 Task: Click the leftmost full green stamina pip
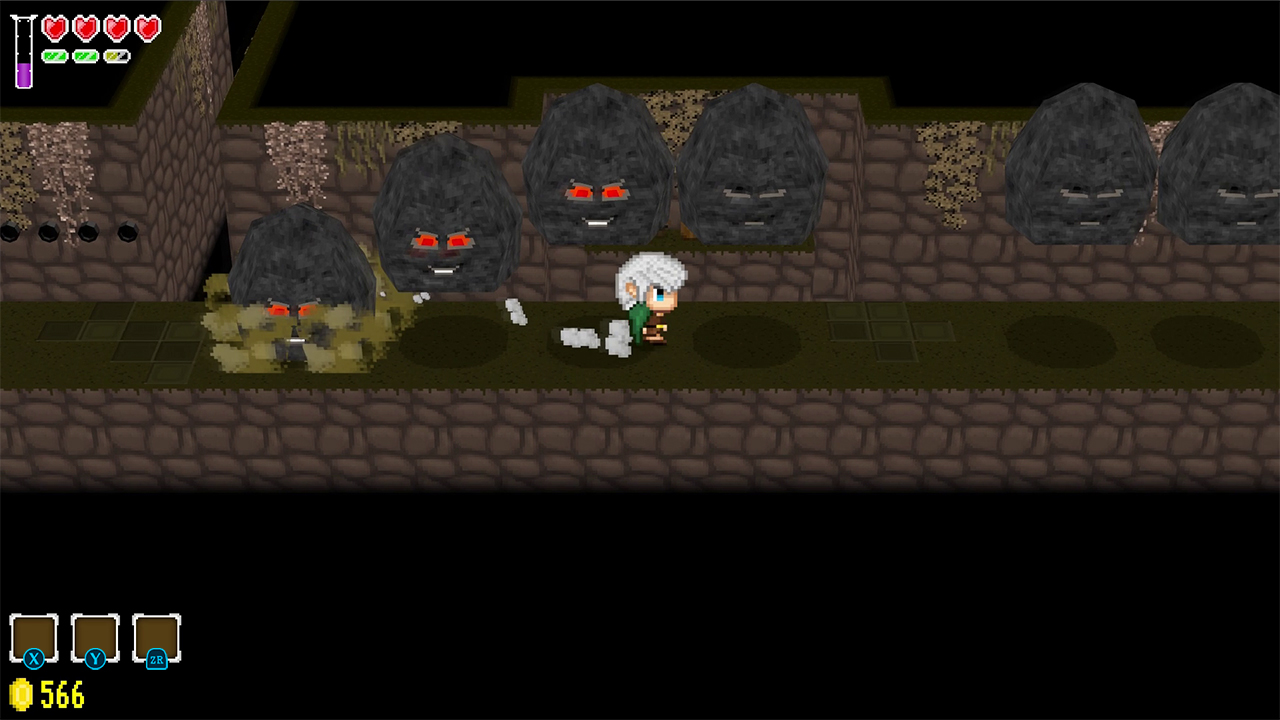[55, 55]
